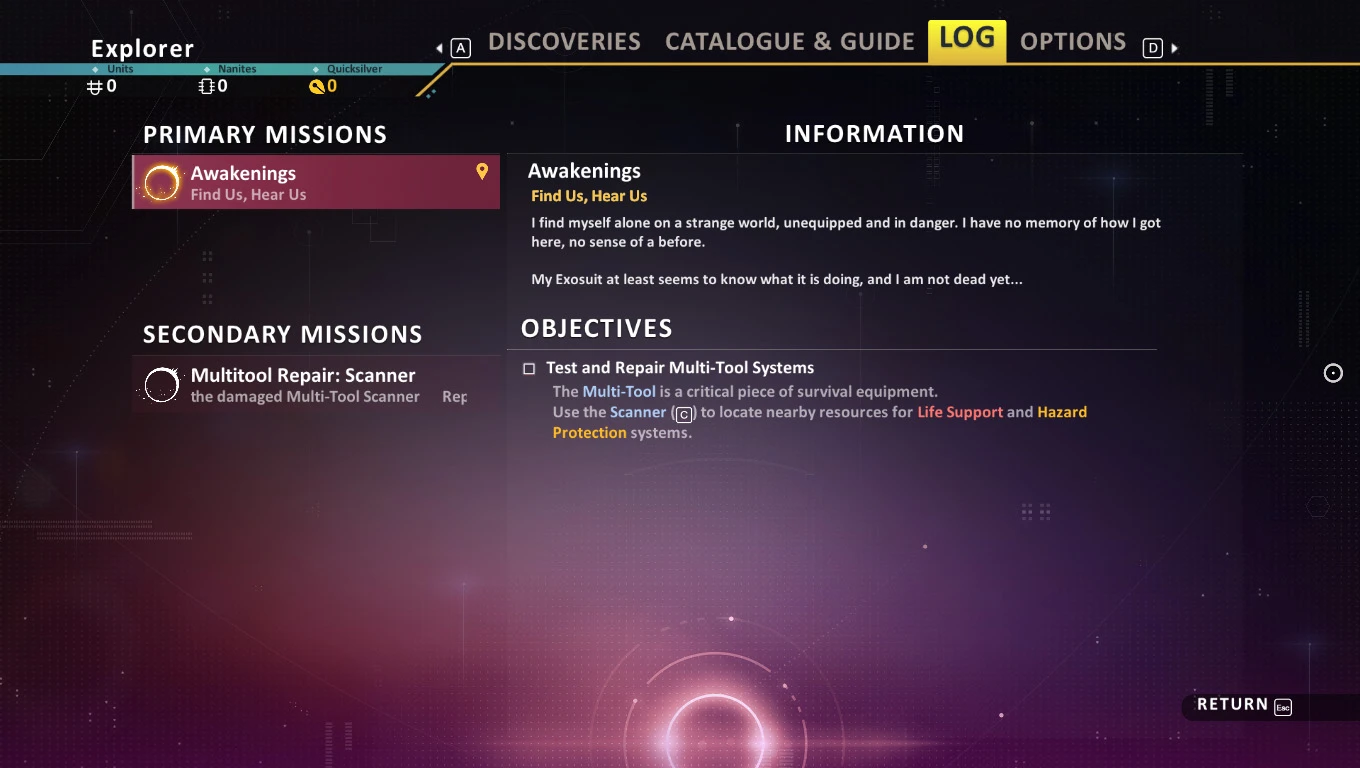
Task: Click the left arrow beside the tabs
Action: pyautogui.click(x=440, y=48)
